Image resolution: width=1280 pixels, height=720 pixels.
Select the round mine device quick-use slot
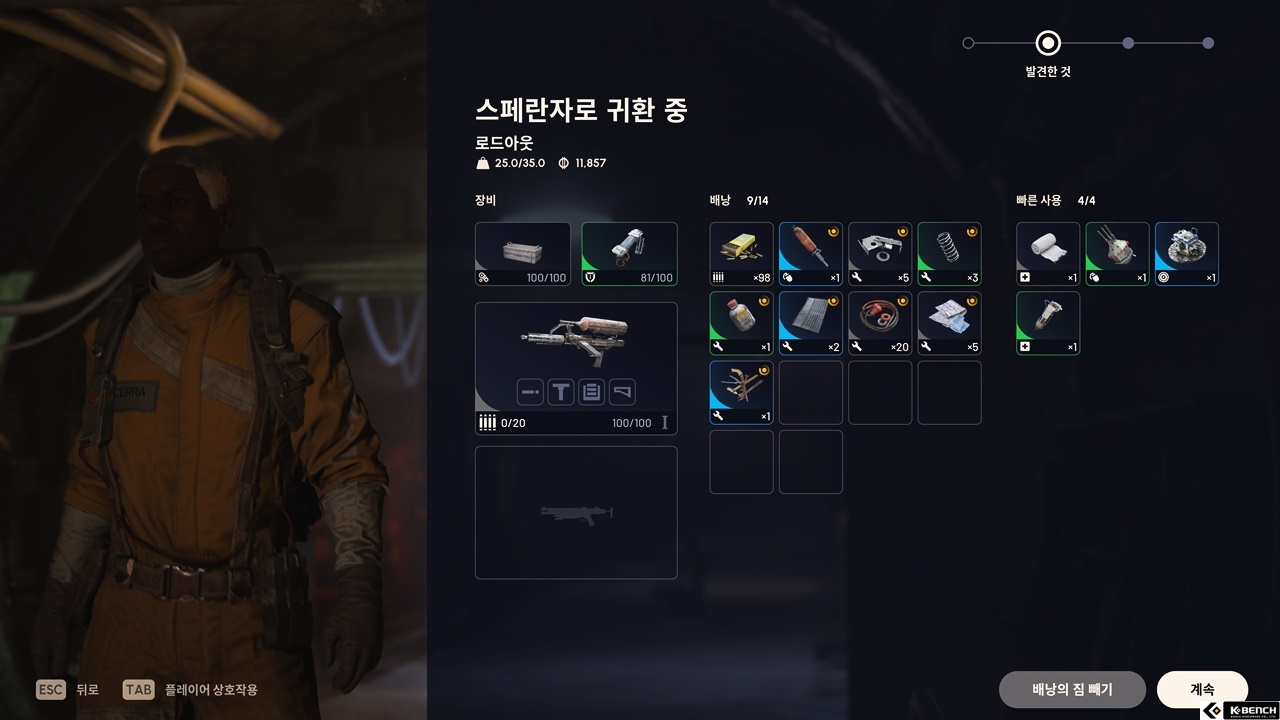1187,254
